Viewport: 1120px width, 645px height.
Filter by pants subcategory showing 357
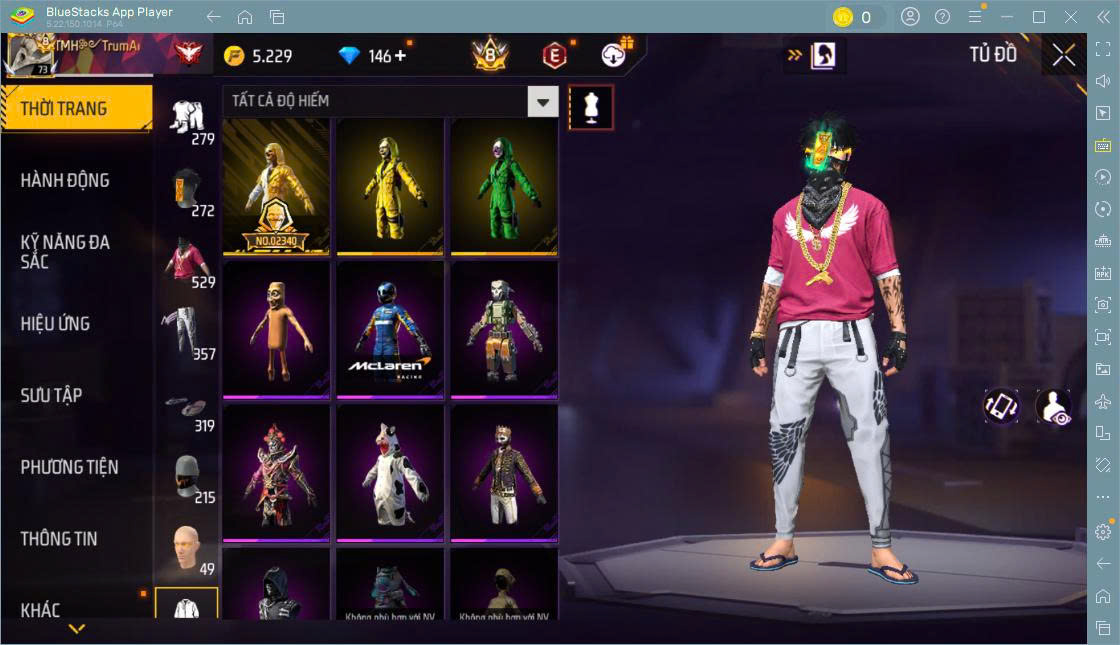186,330
